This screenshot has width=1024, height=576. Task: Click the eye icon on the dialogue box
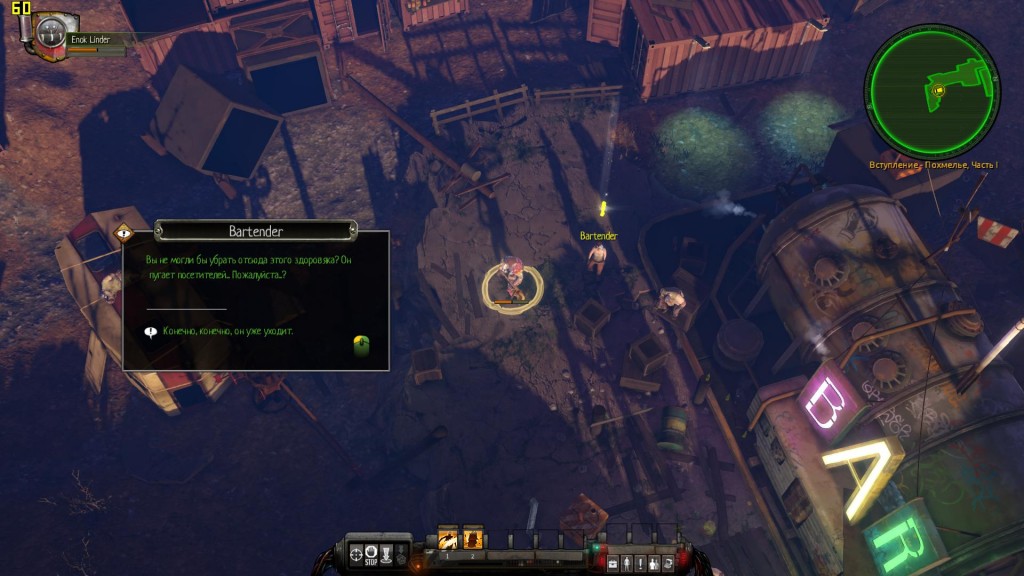click(x=123, y=232)
